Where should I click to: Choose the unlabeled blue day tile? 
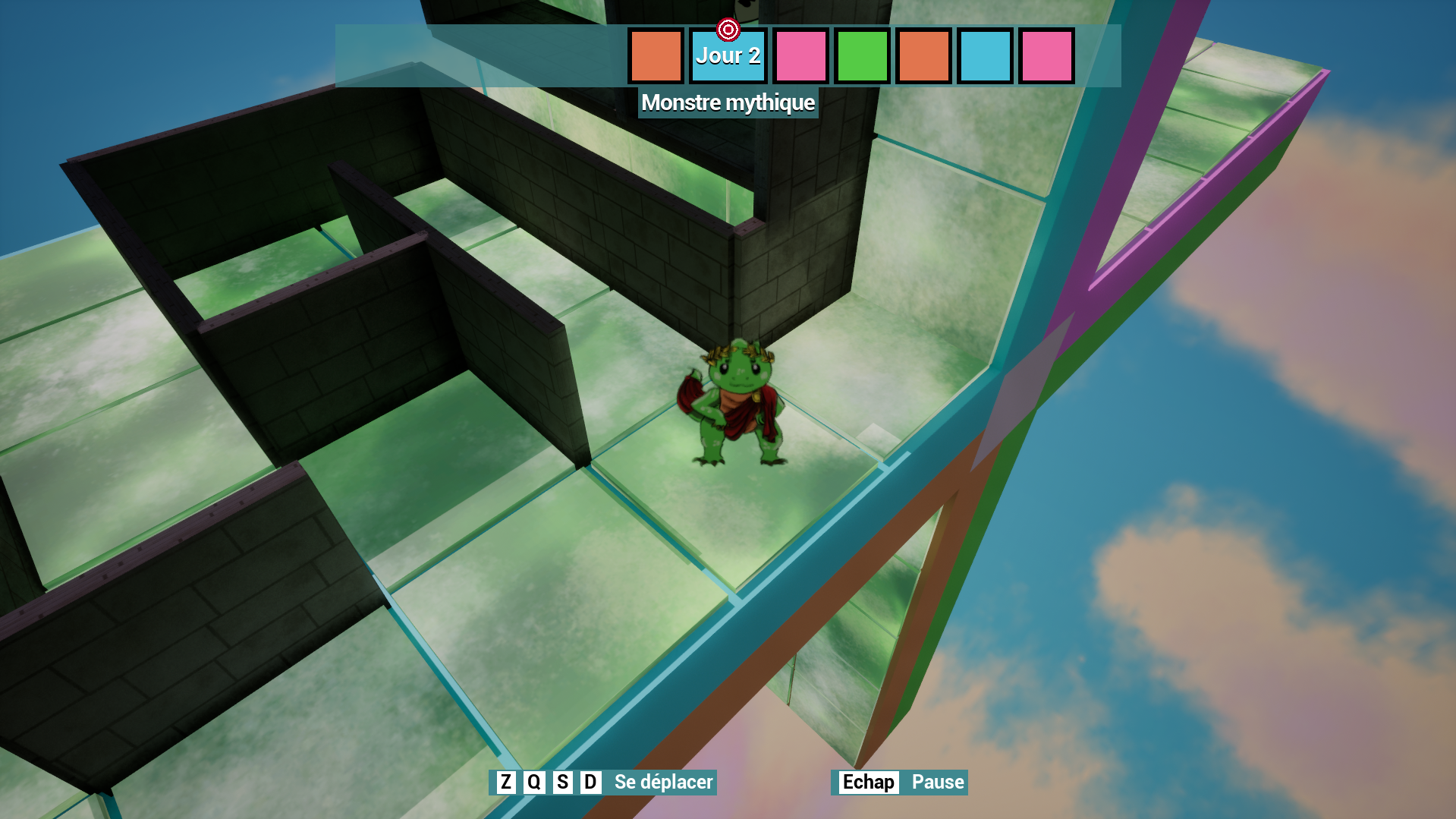point(985,56)
